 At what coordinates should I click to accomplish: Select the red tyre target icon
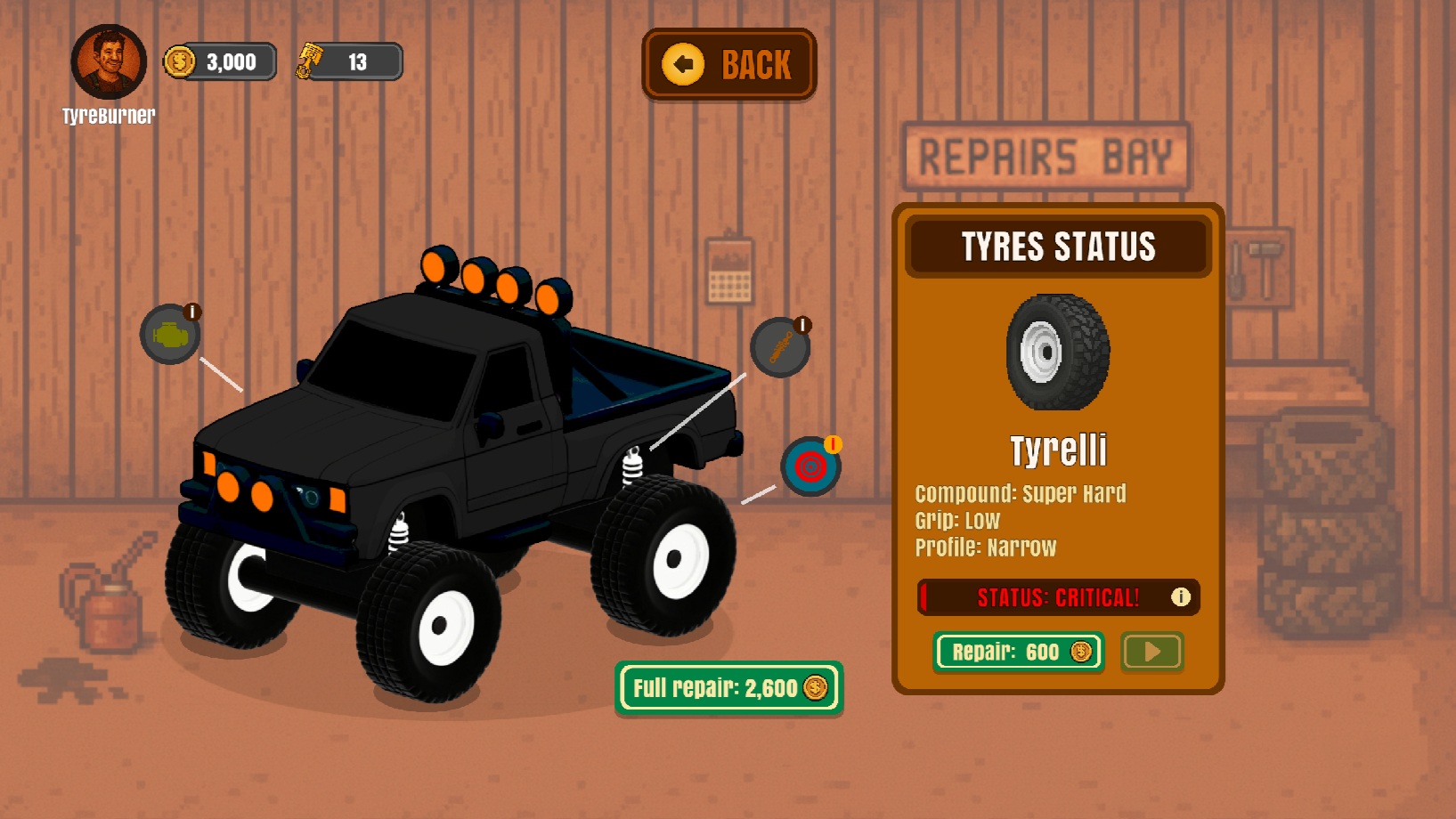pos(810,466)
